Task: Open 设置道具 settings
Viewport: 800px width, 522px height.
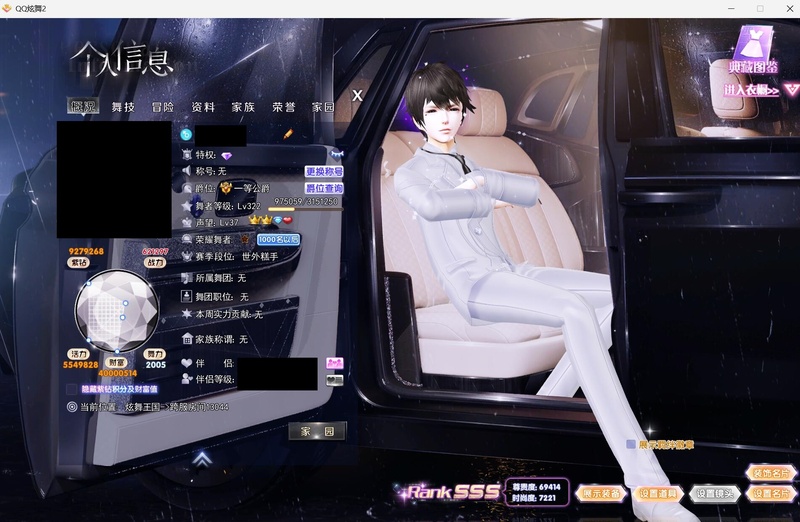Action: 659,493
